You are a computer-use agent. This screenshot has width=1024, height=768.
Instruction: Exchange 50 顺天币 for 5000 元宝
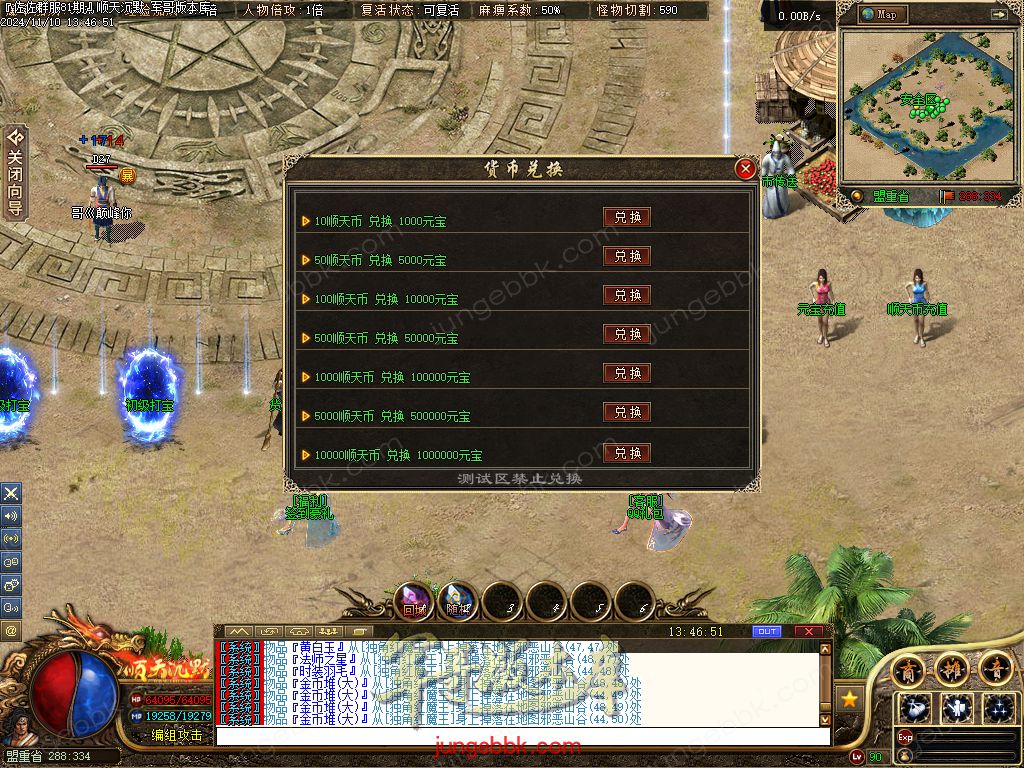tap(627, 256)
